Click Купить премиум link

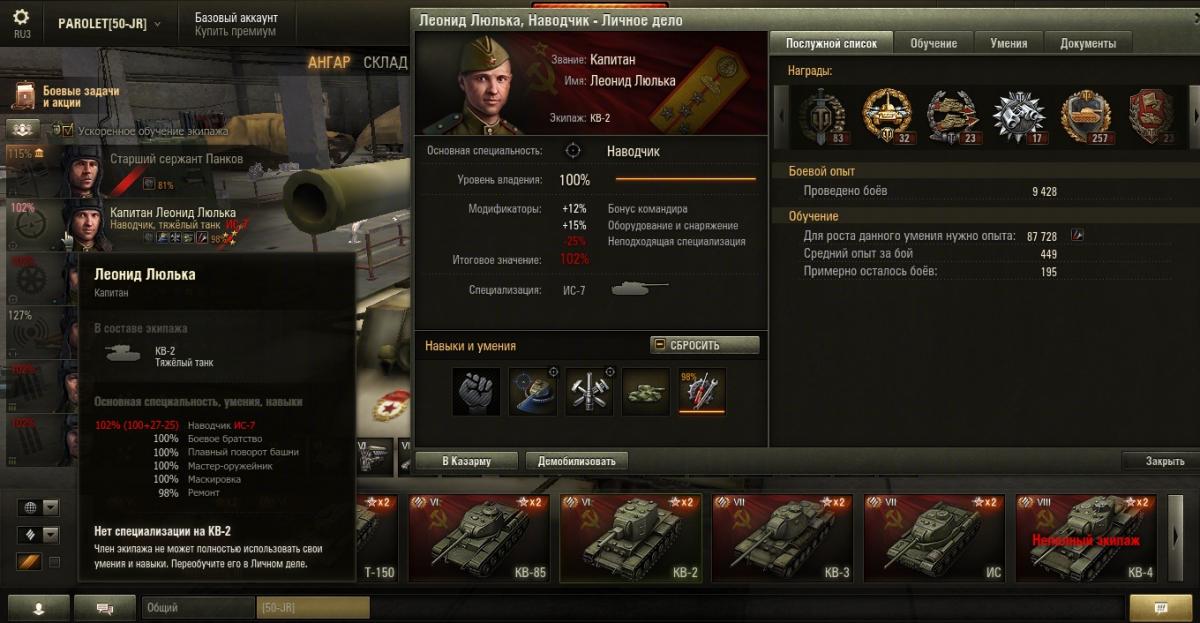coord(235,32)
